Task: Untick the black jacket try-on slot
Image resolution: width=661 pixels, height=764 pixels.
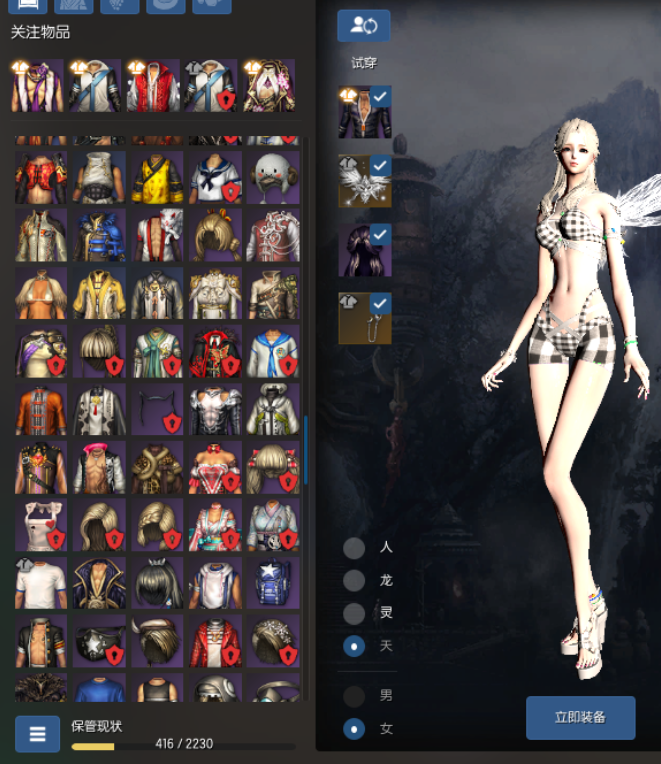Action: (x=380, y=97)
